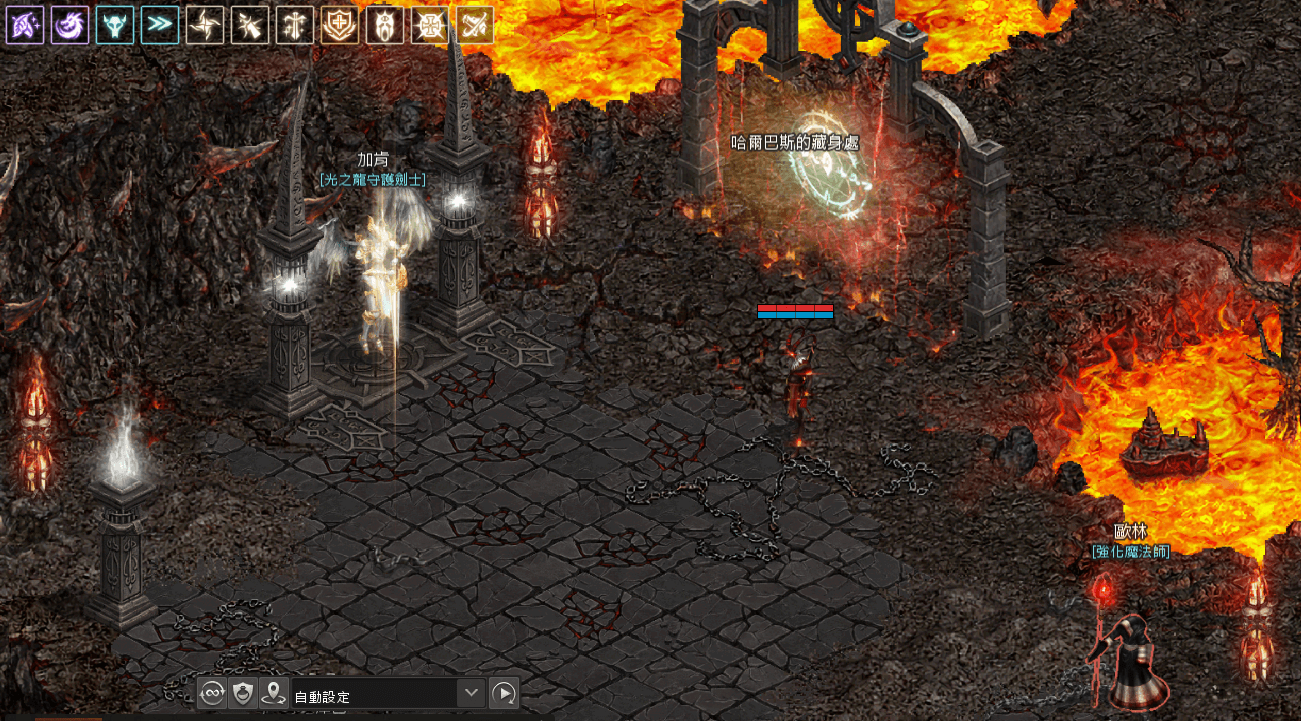Click the shield with cross buff icon
Image resolution: width=1301 pixels, height=721 pixels.
[x=340, y=25]
